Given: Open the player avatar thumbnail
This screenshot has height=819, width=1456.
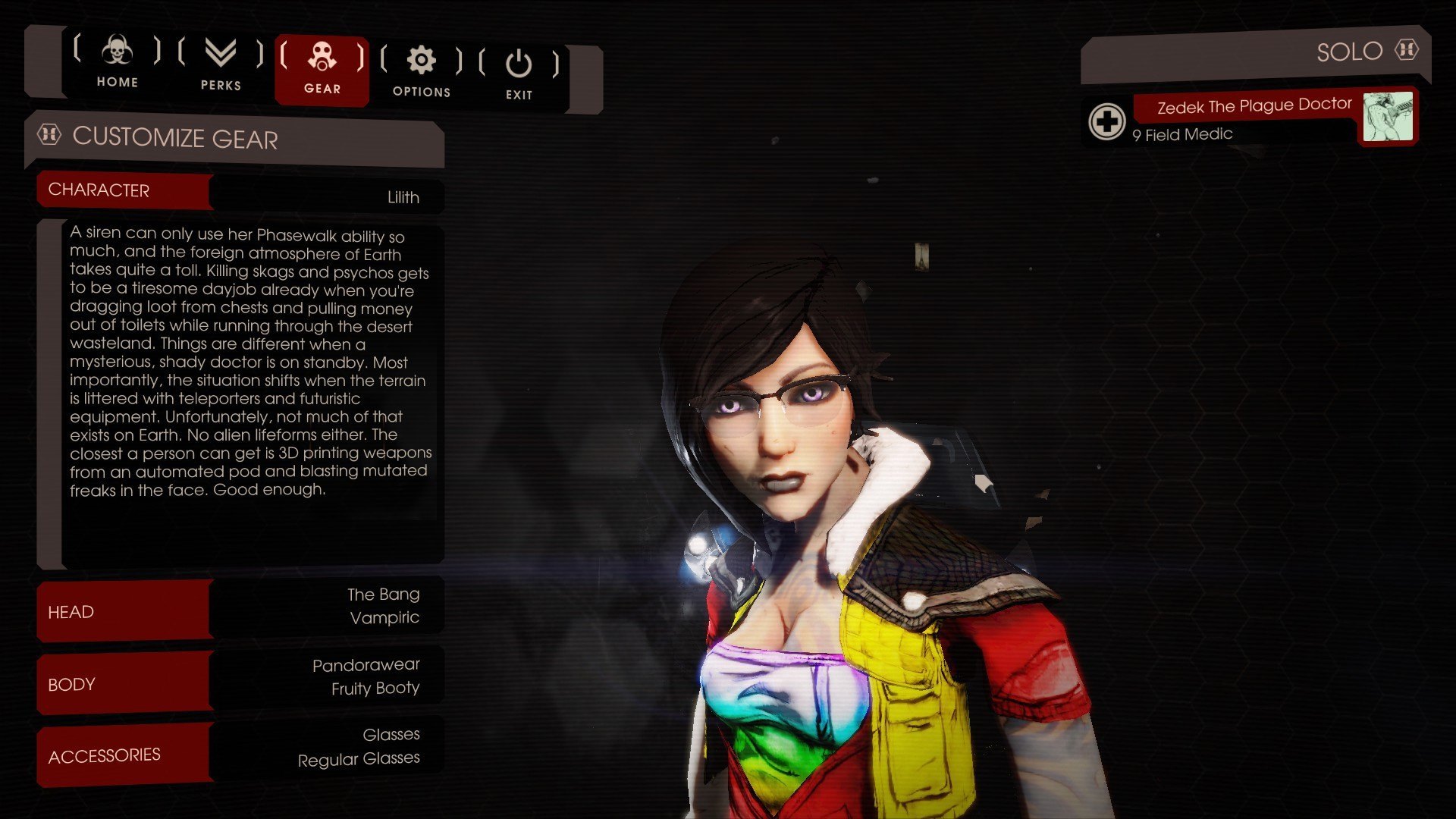Looking at the screenshot, I should (x=1387, y=117).
